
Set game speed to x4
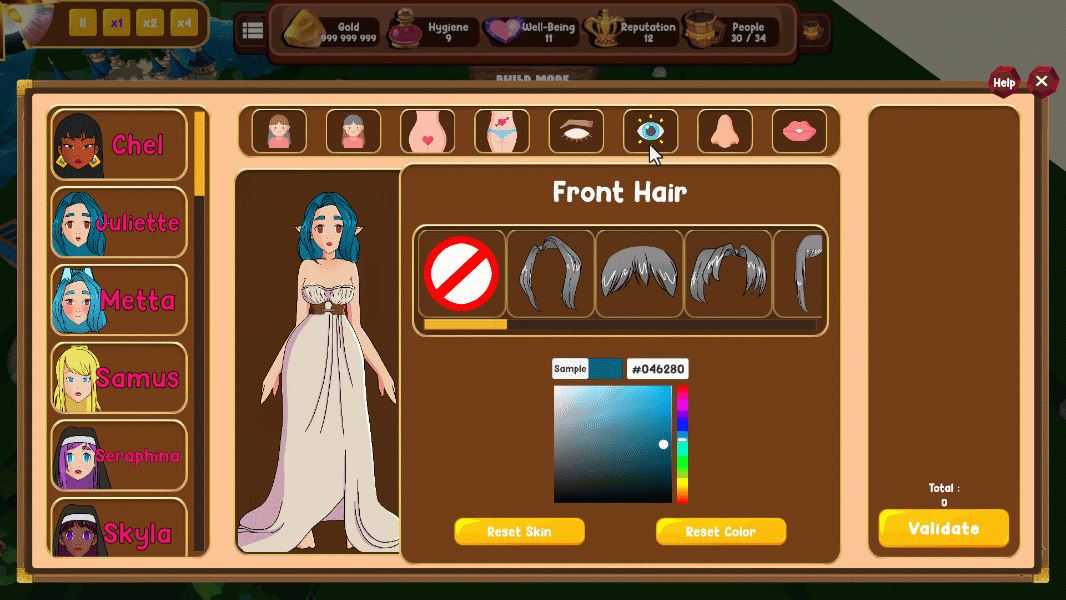click(x=184, y=23)
